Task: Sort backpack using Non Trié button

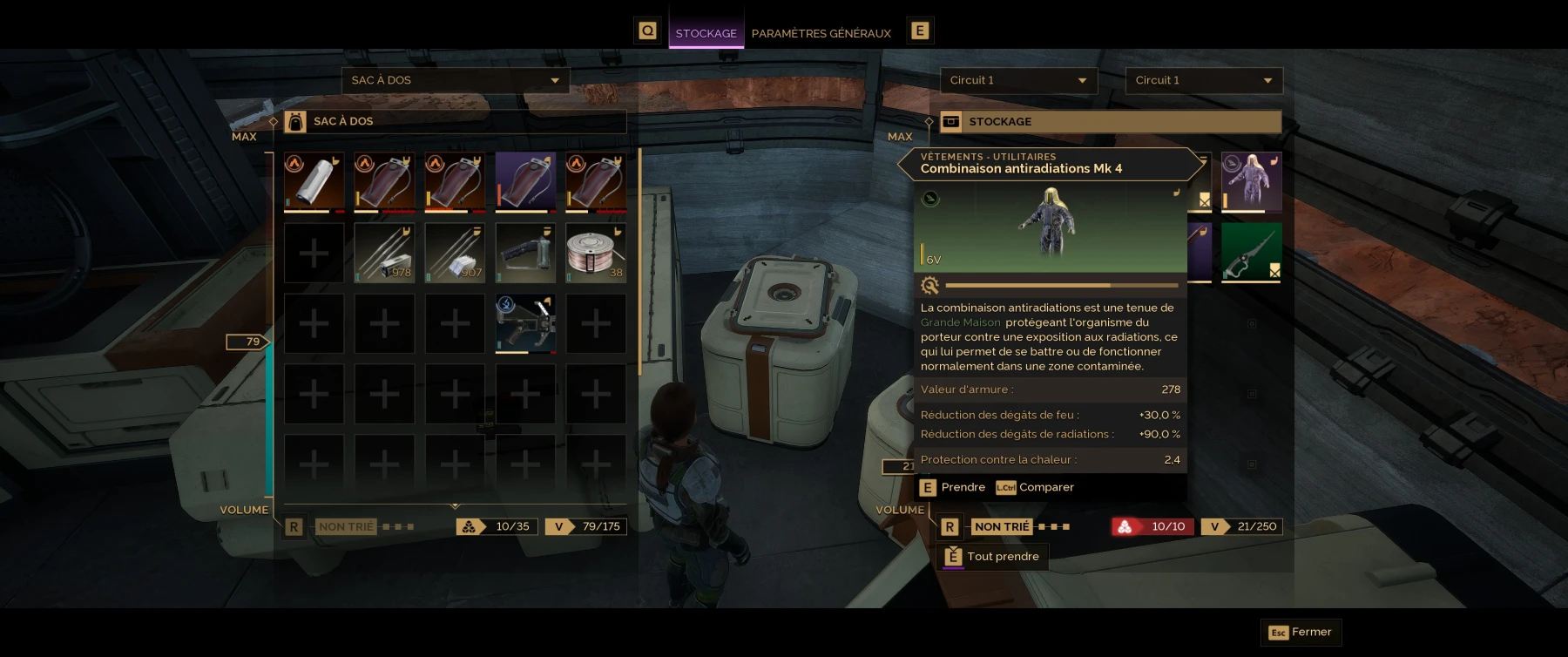Action: [346, 526]
